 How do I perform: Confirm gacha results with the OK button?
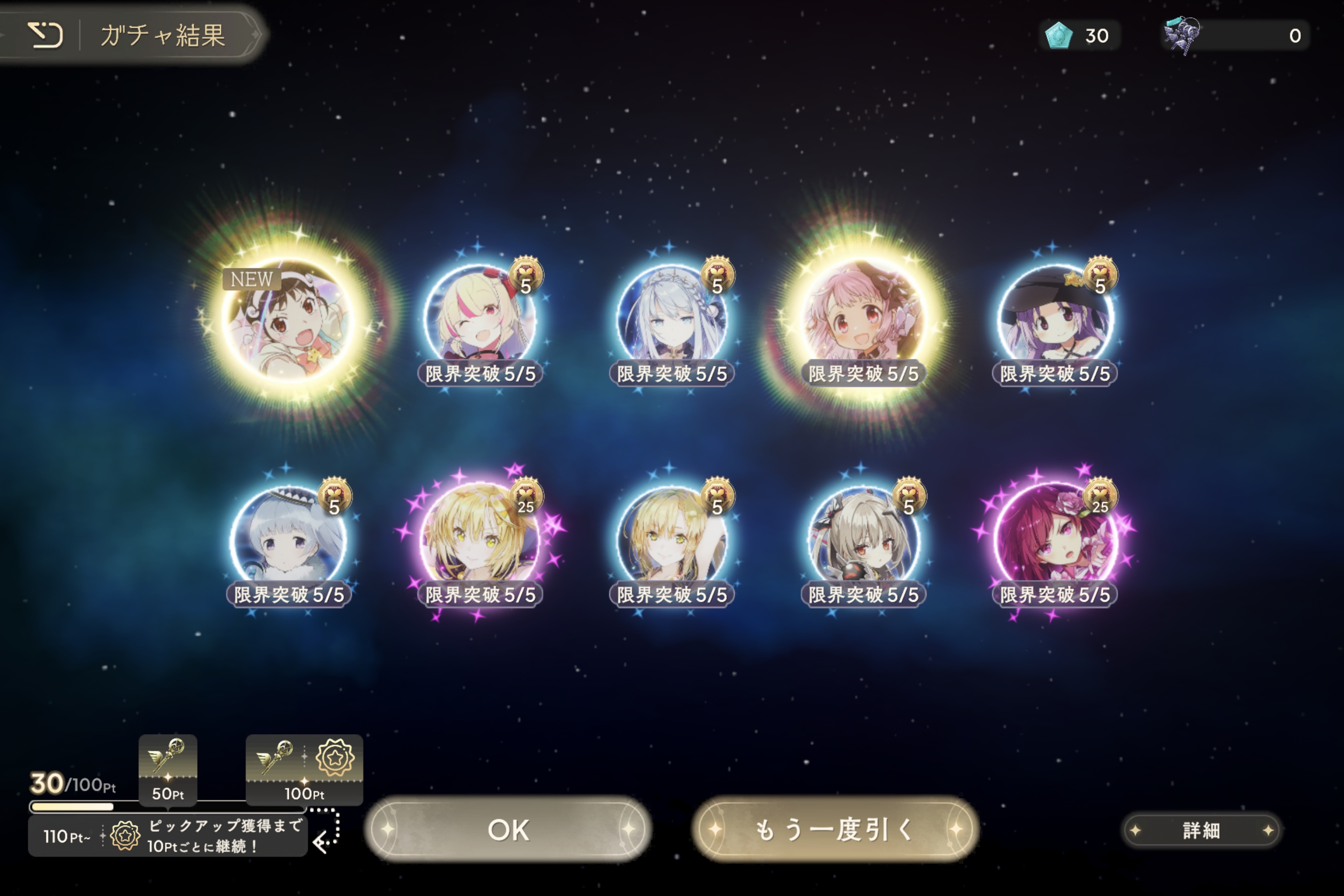point(508,829)
